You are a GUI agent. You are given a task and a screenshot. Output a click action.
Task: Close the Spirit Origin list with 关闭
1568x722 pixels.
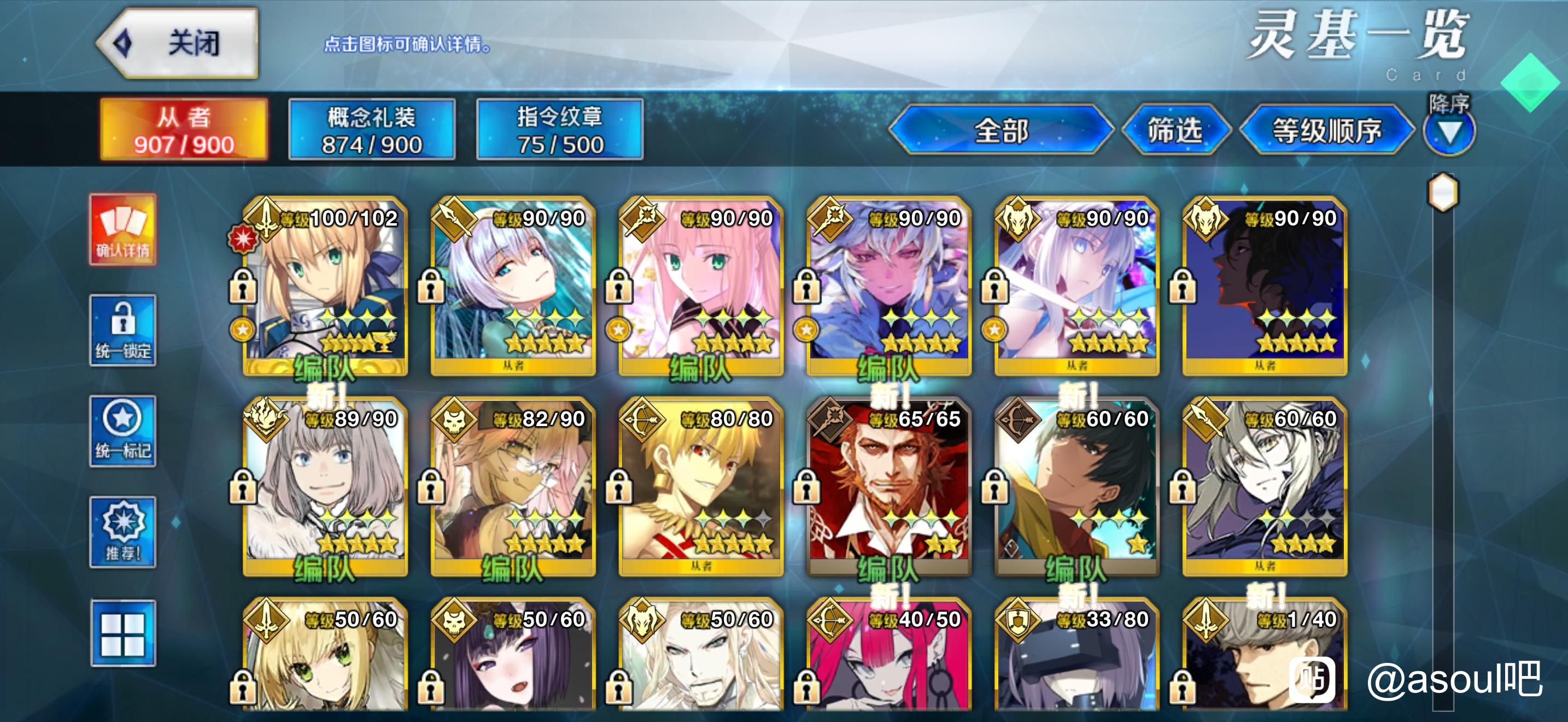click(179, 43)
